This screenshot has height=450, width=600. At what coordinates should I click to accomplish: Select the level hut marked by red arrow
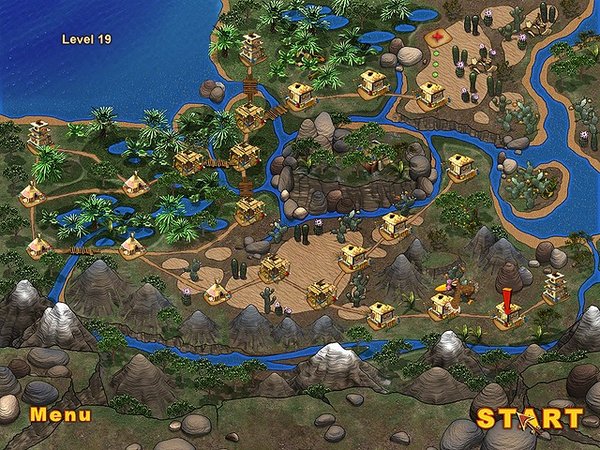[x=509, y=315]
